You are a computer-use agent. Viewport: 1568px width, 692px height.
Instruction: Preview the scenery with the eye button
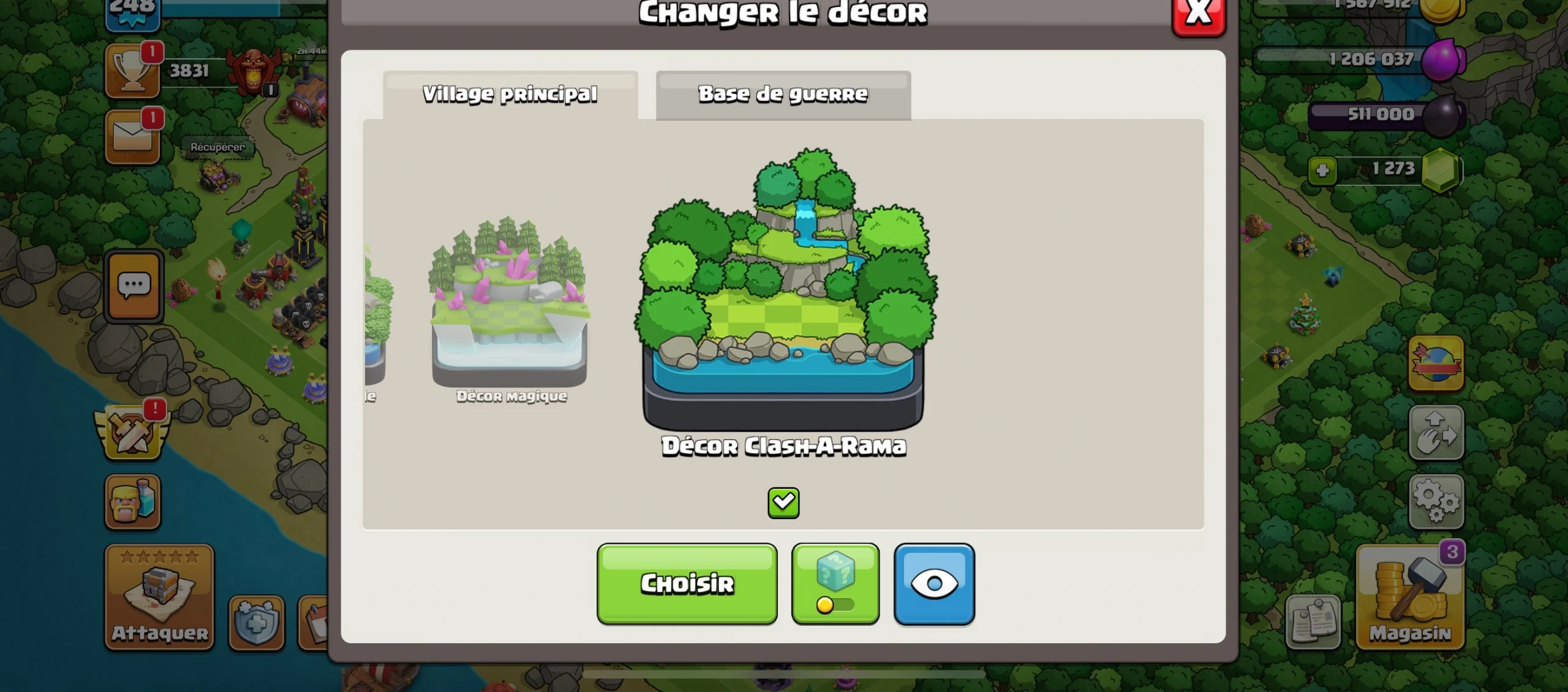click(934, 584)
